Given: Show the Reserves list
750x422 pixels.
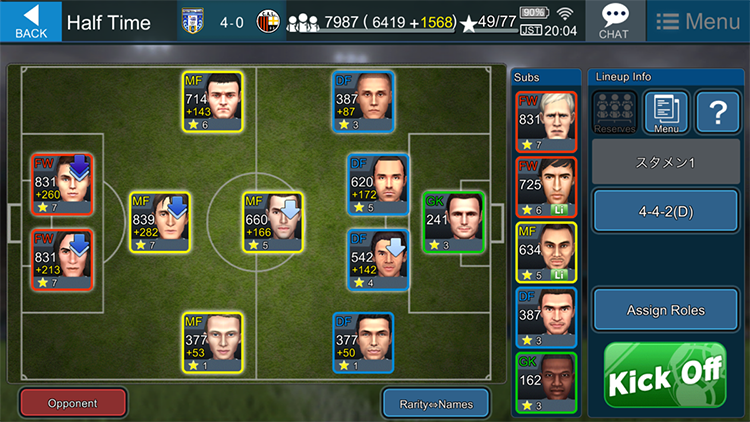Looking at the screenshot, I should pos(614,112).
